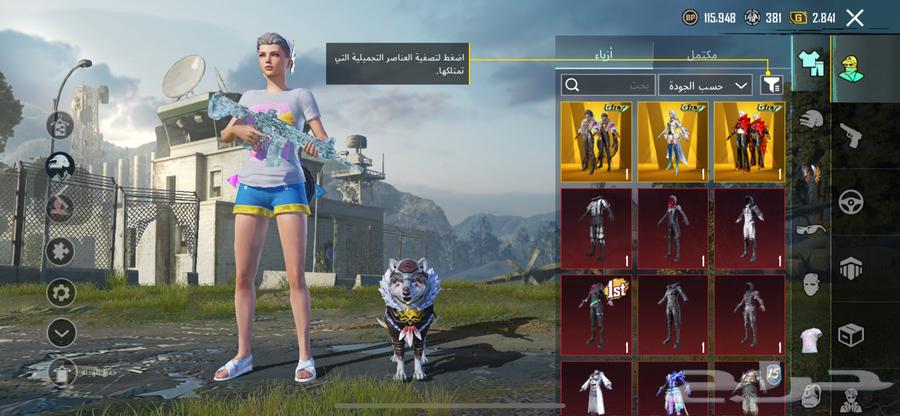Click the outfit search field

click(608, 86)
